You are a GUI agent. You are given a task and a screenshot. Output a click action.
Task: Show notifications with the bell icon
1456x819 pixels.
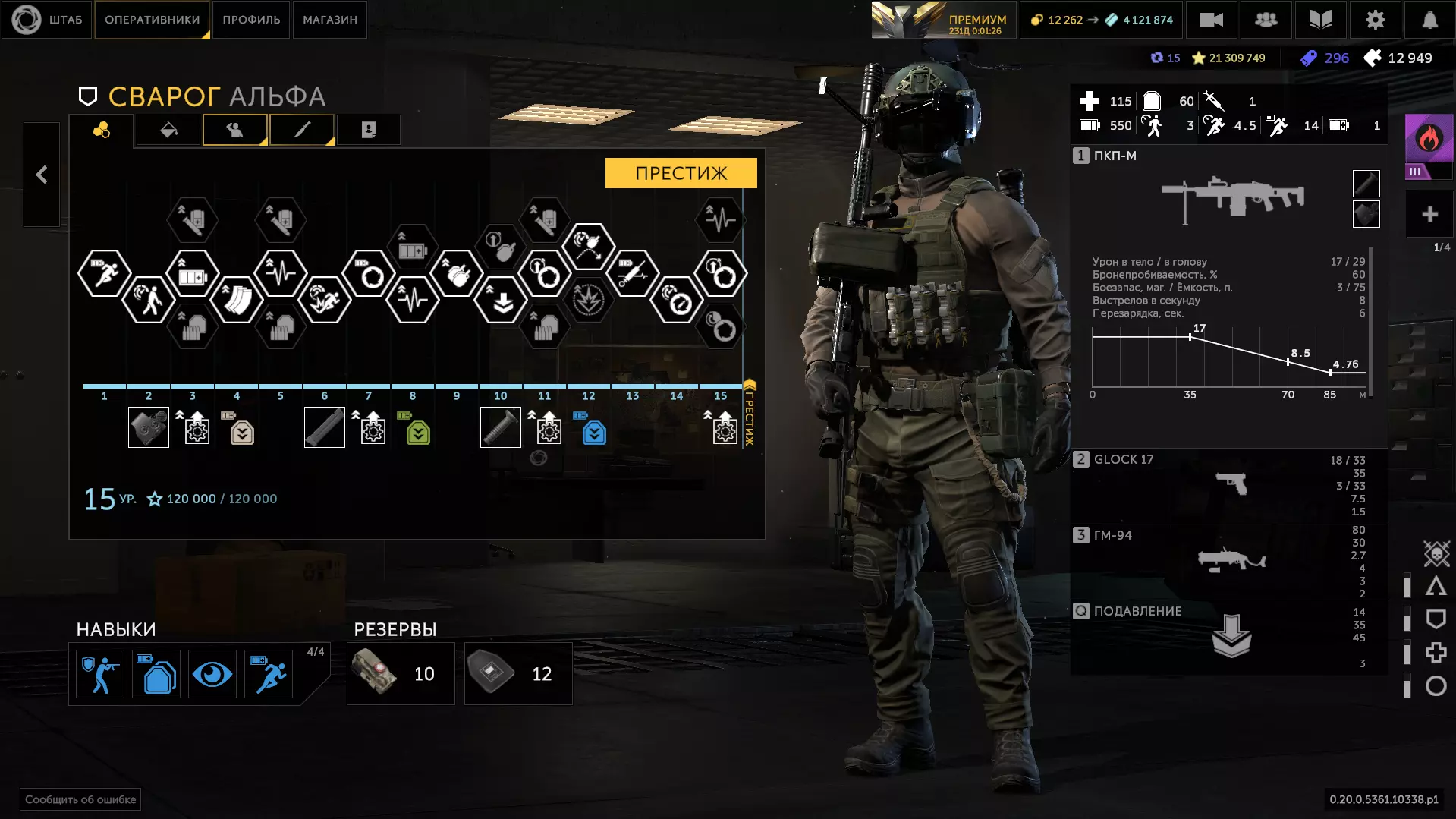click(1429, 20)
